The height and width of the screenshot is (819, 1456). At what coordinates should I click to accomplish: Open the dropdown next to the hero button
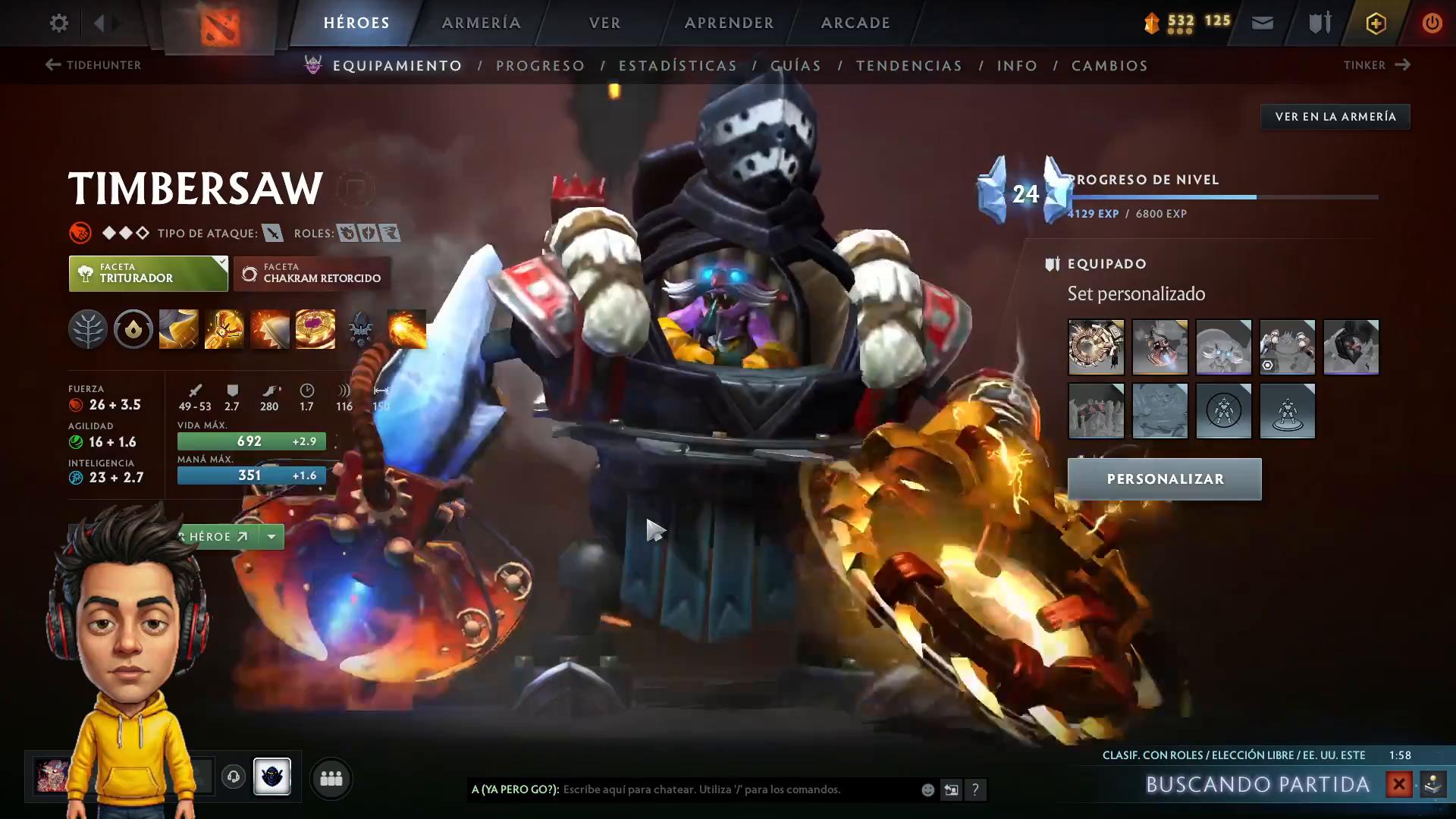(x=271, y=536)
